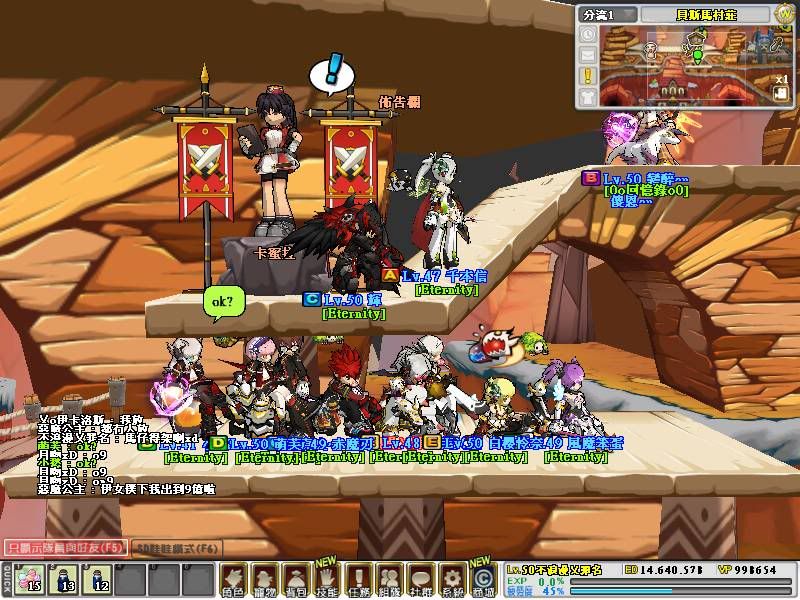The height and width of the screenshot is (600, 800).
Task: Open the 任務 quest log
Action: [358, 579]
